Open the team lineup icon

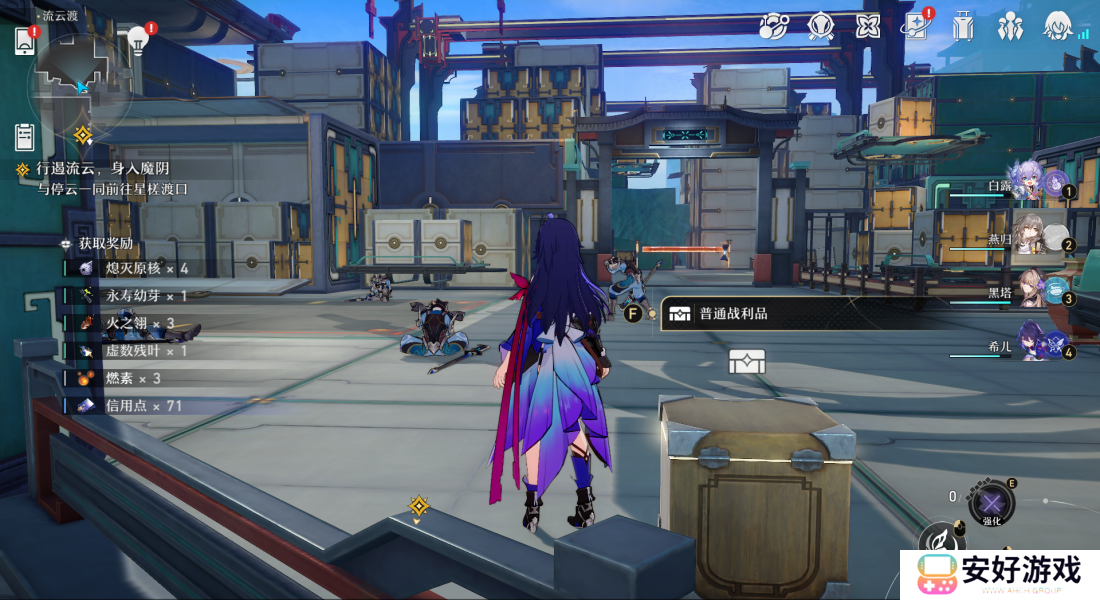pyautogui.click(x=1011, y=26)
